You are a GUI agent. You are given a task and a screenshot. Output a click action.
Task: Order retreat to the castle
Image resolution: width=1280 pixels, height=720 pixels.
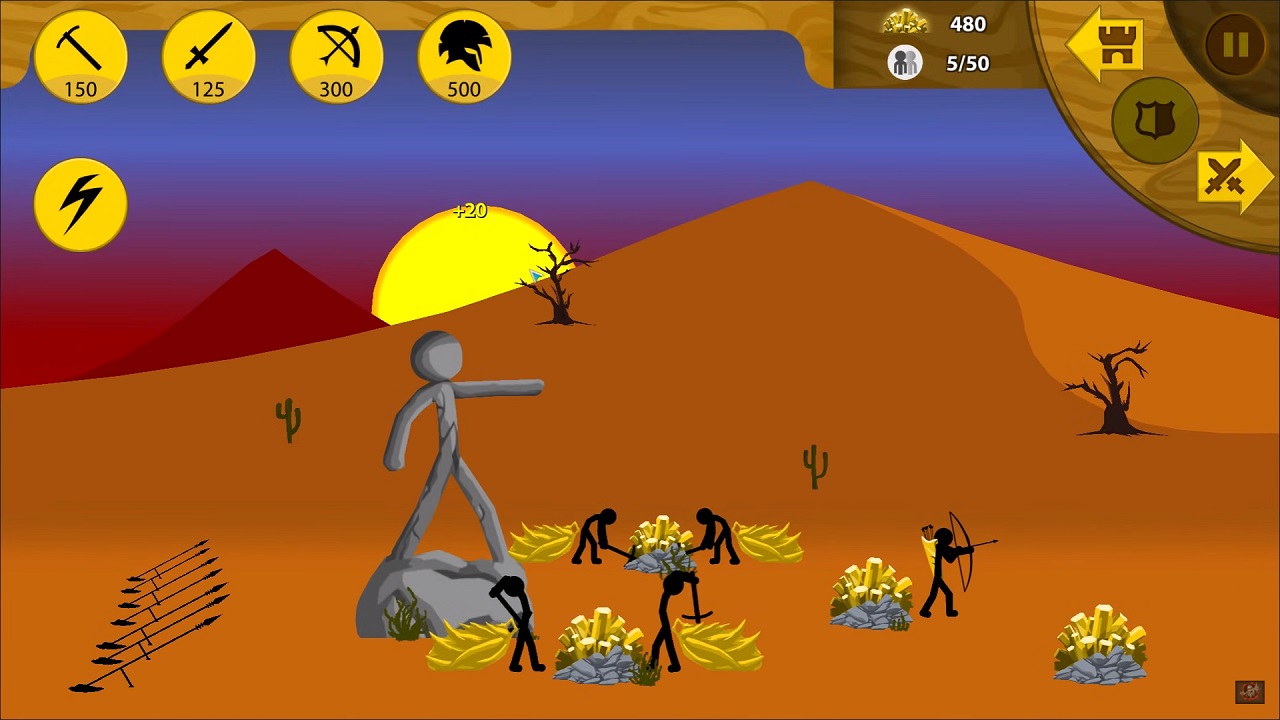pos(1105,45)
